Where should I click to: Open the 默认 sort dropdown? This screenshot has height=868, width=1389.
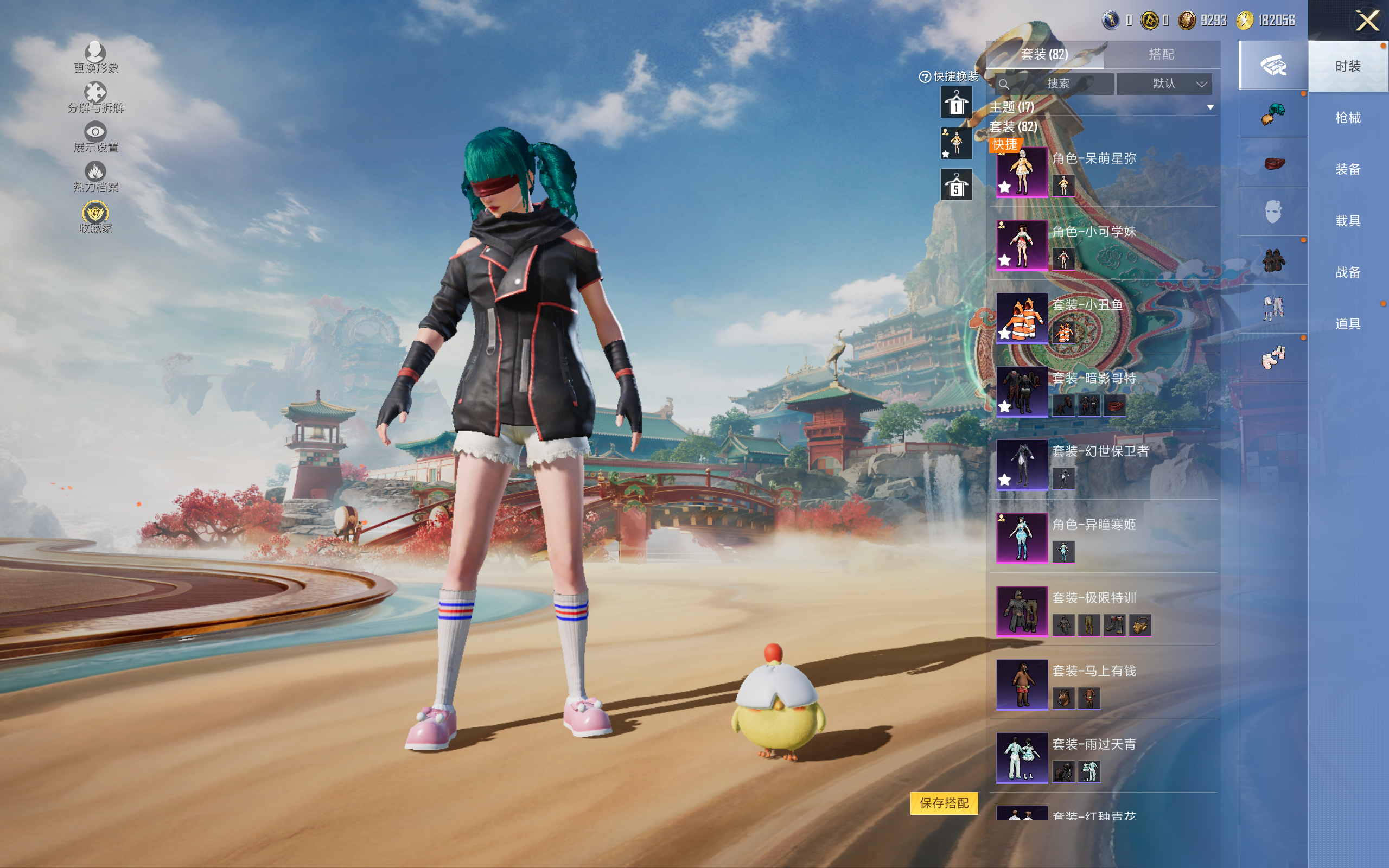pyautogui.click(x=1164, y=84)
